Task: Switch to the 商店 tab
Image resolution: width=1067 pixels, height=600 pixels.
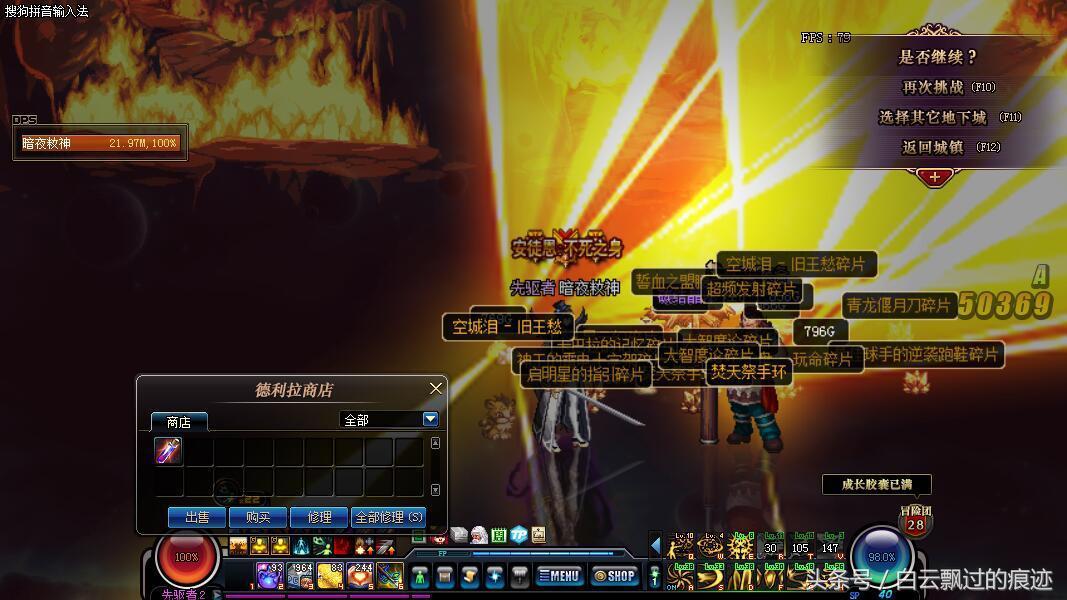Action: 179,422
